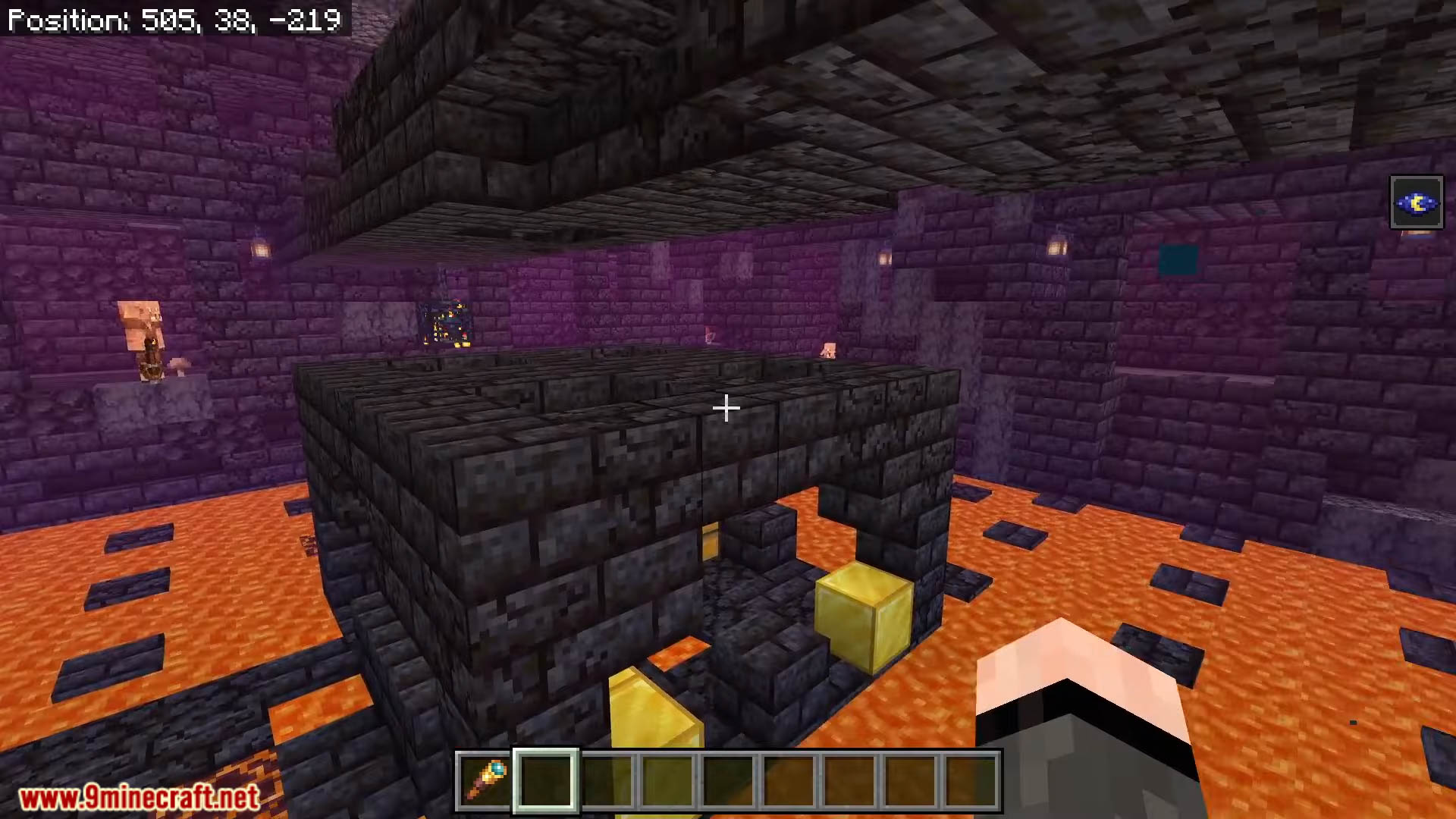Select the magic staff hotbar slot
Viewport: 1456px width, 819px height.
[485, 780]
